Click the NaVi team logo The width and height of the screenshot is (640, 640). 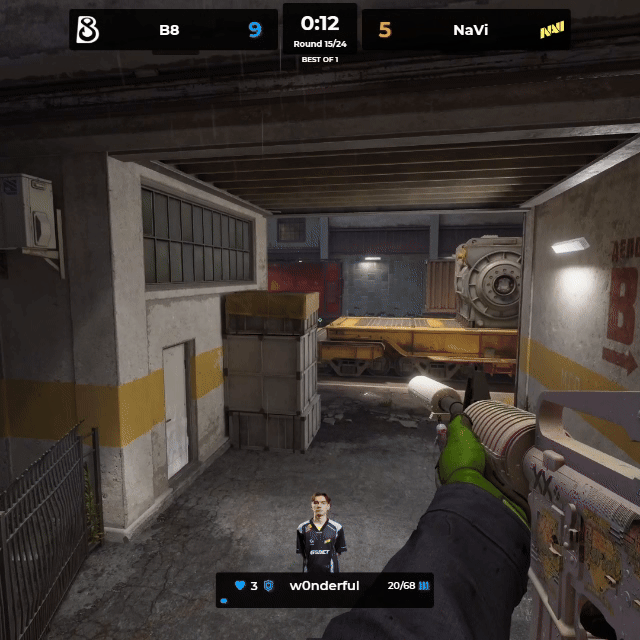click(x=552, y=30)
